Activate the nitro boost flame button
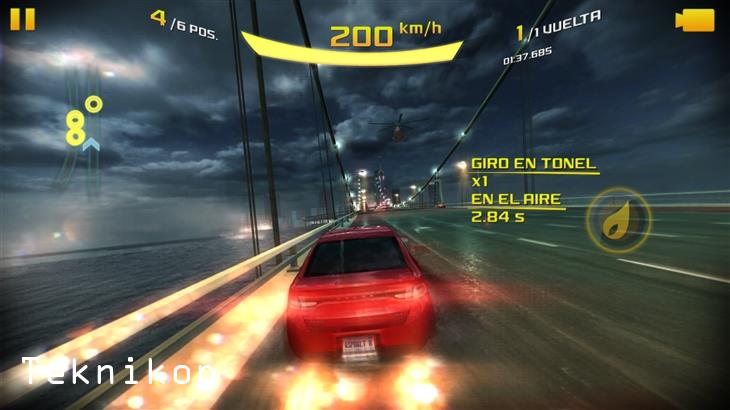Screen dimensions: 730x410 click(x=617, y=219)
